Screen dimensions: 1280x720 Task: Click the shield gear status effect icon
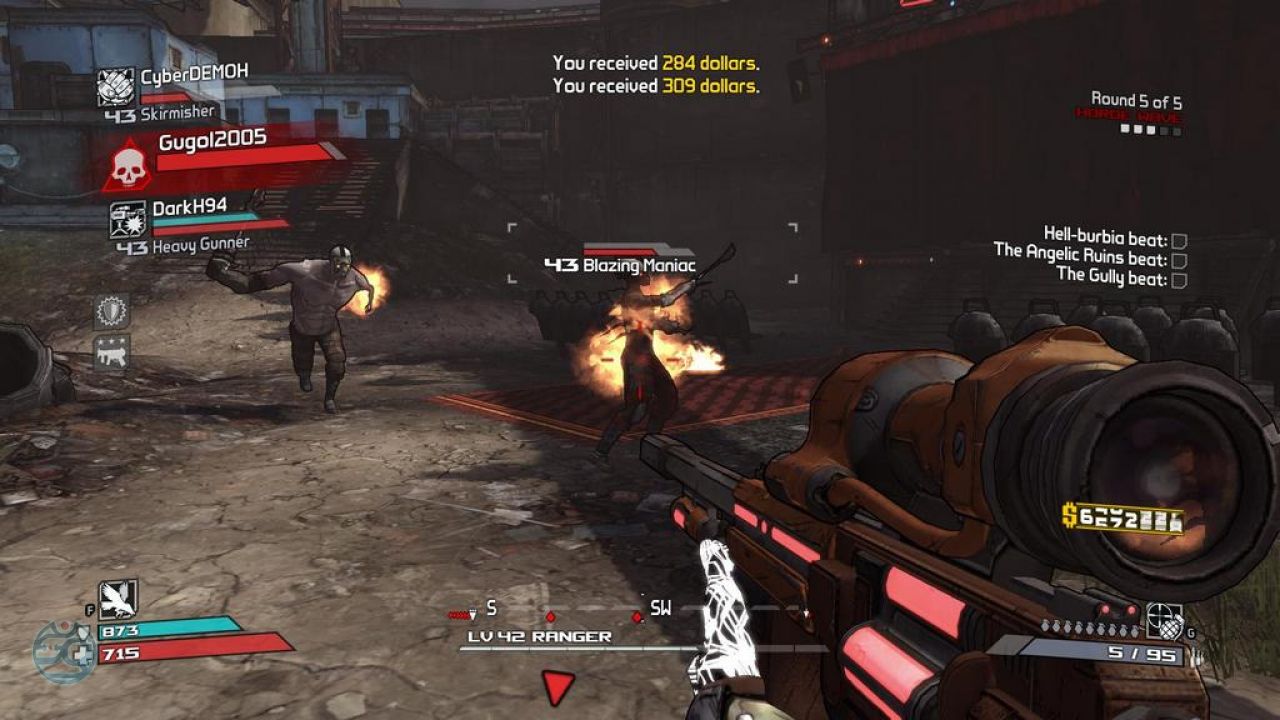[x=111, y=311]
